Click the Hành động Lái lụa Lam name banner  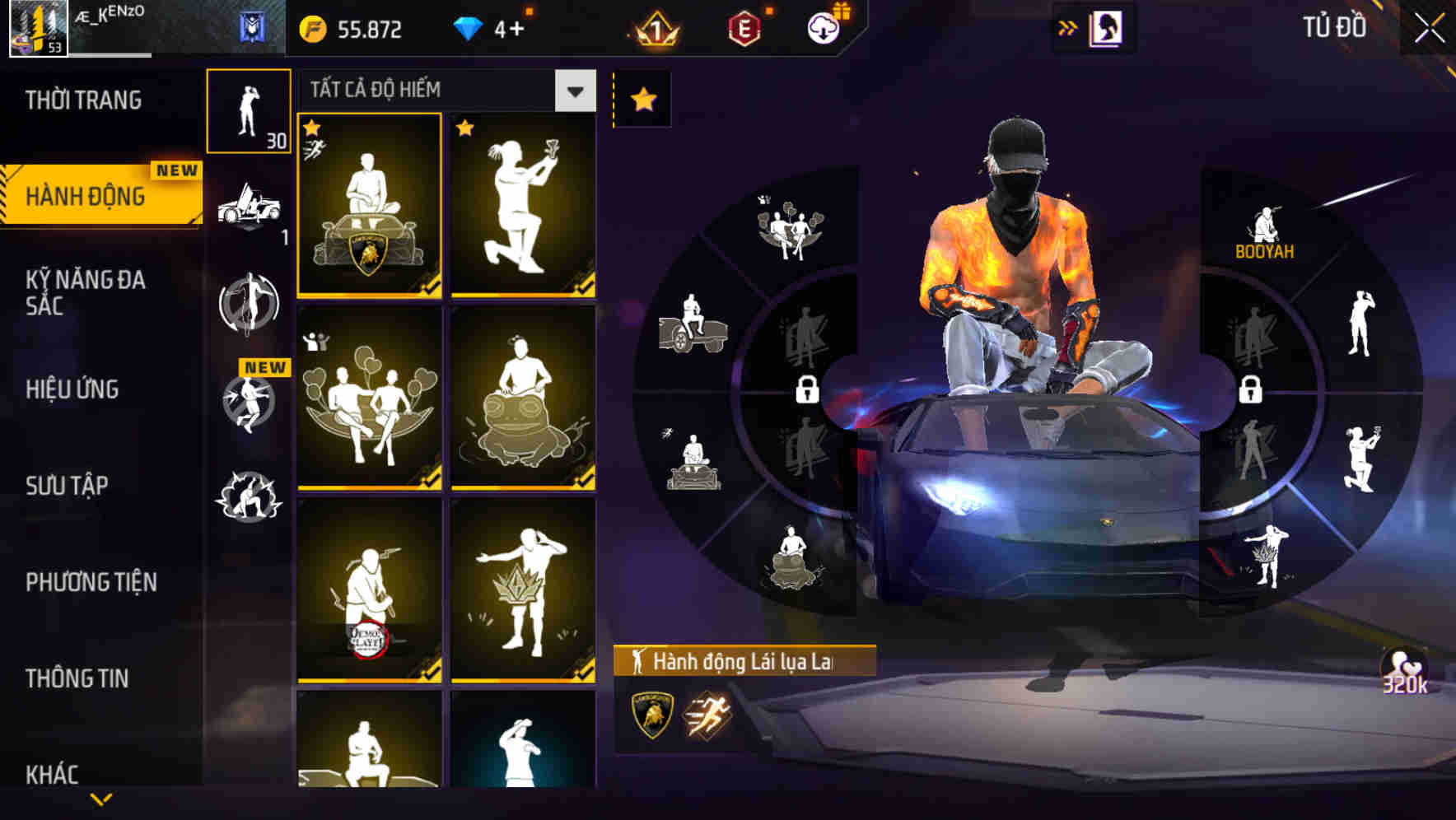(741, 660)
